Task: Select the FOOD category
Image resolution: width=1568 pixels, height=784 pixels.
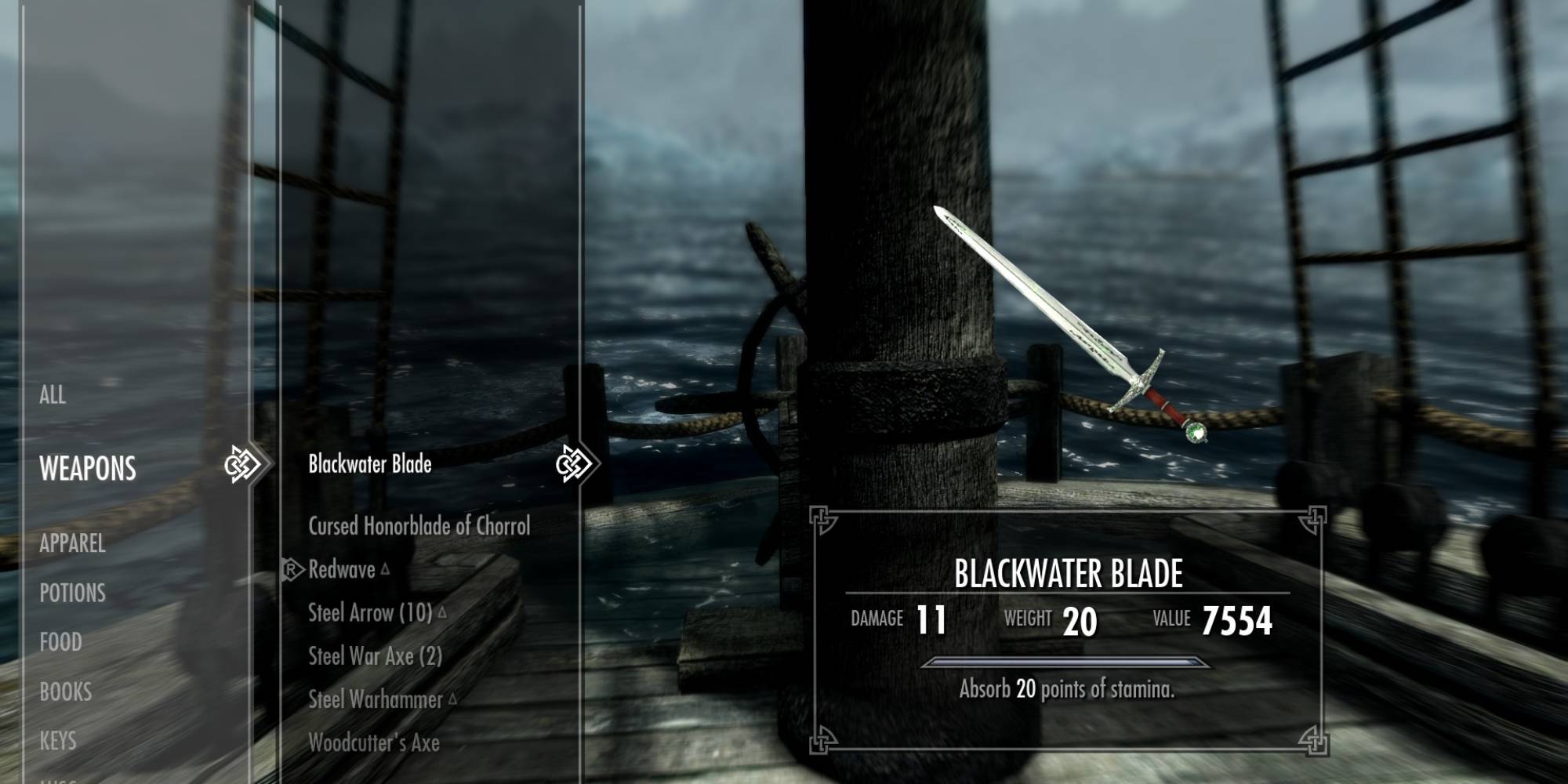Action: point(60,643)
